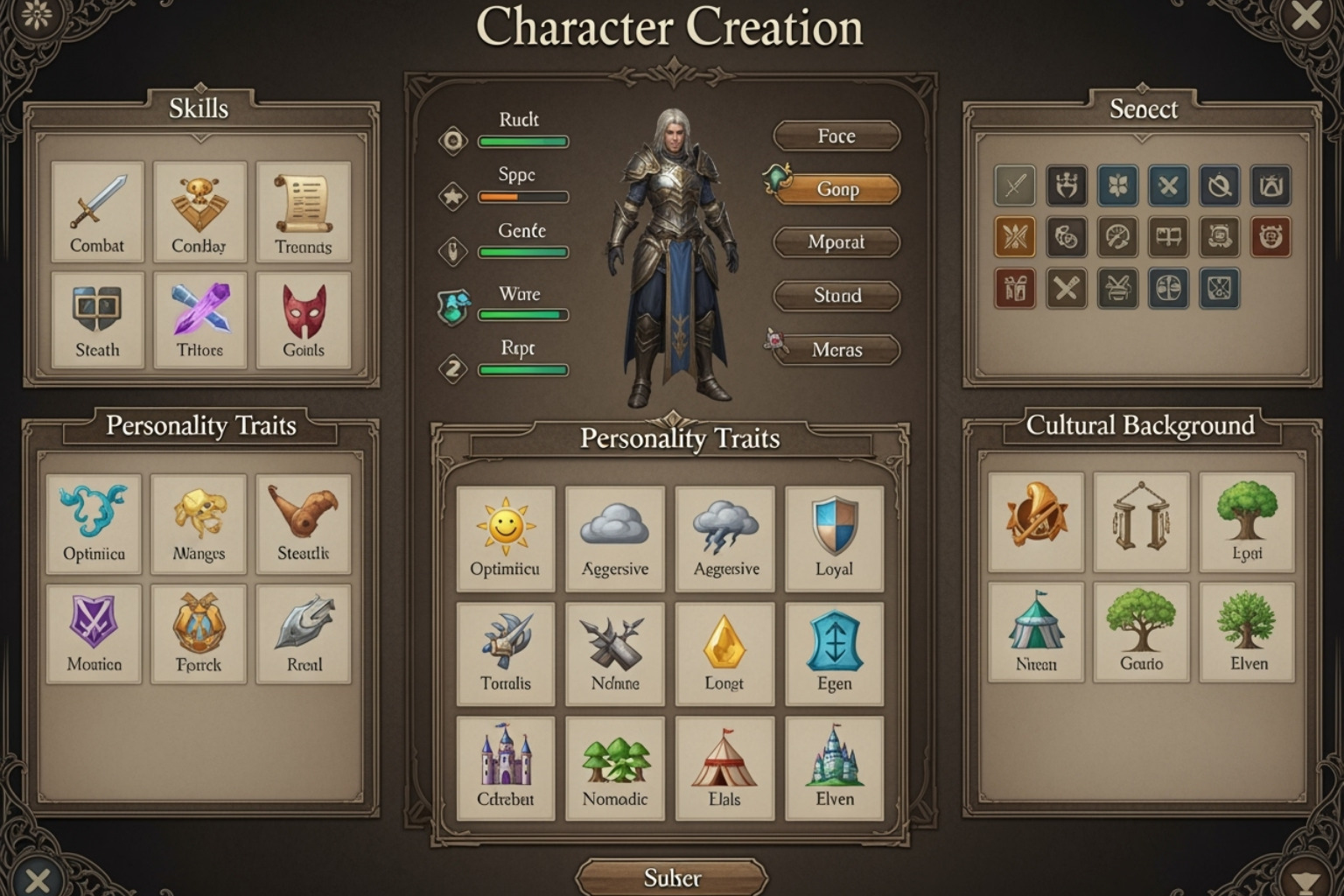The height and width of the screenshot is (896, 1344).
Task: Select the Combat skill tile
Action: [x=97, y=212]
